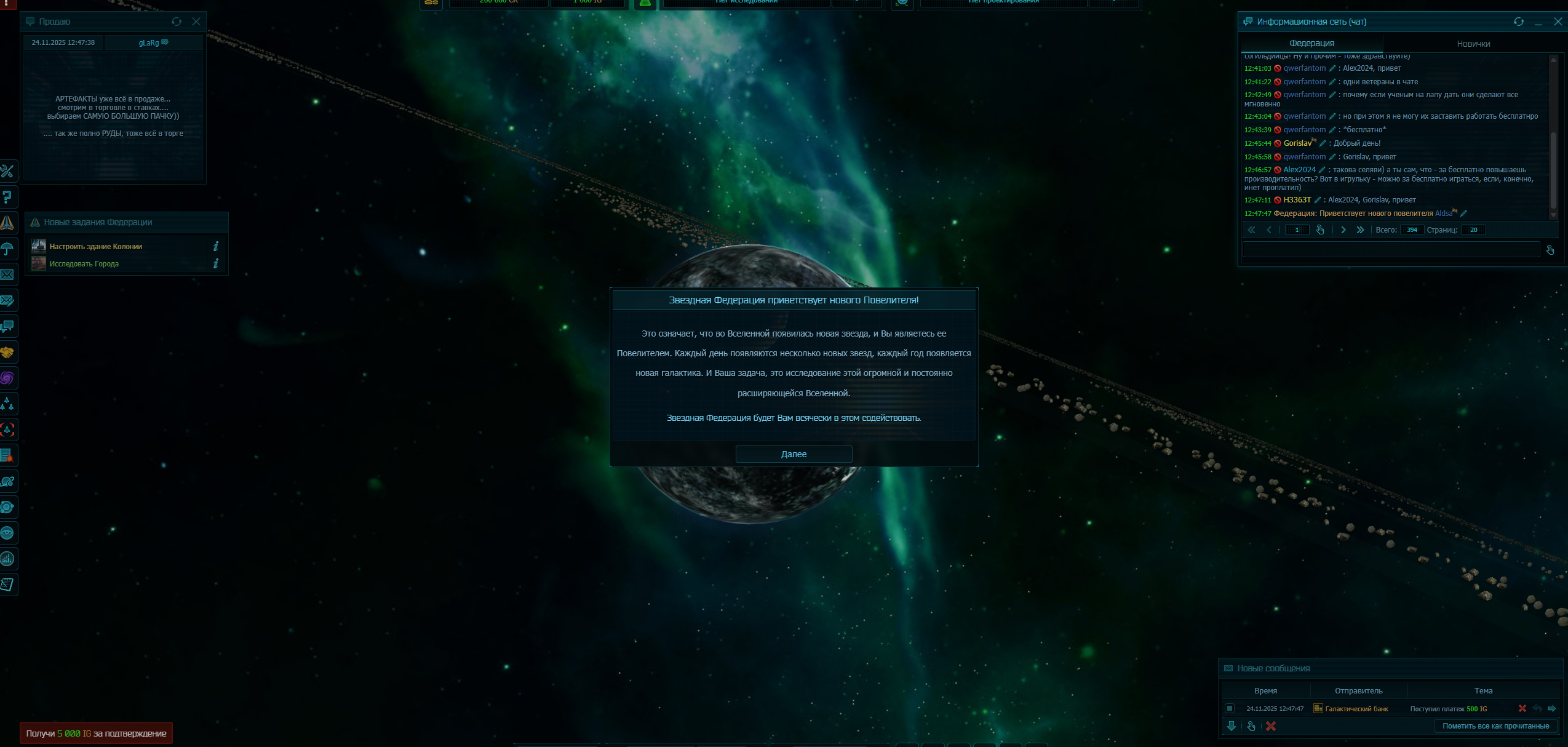This screenshot has height=747, width=1568.
Task: Mark all messages as read
Action: (1495, 726)
